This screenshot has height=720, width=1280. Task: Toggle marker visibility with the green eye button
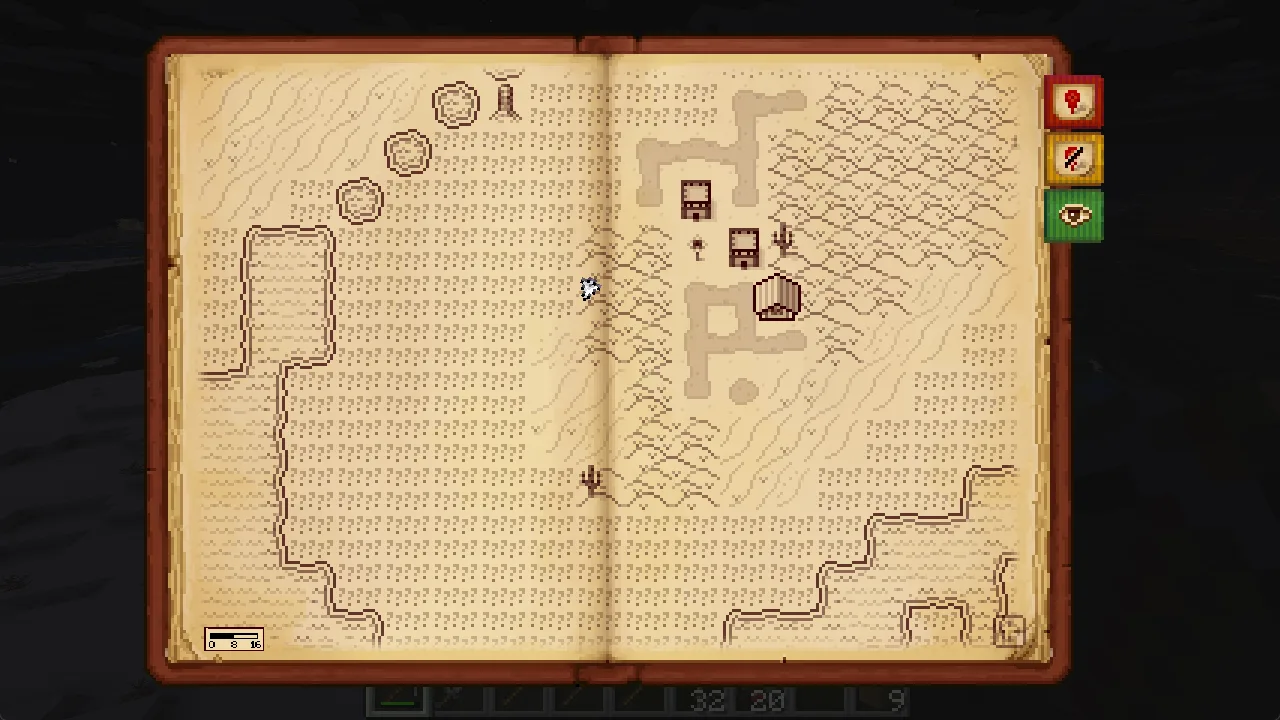click(x=1073, y=216)
